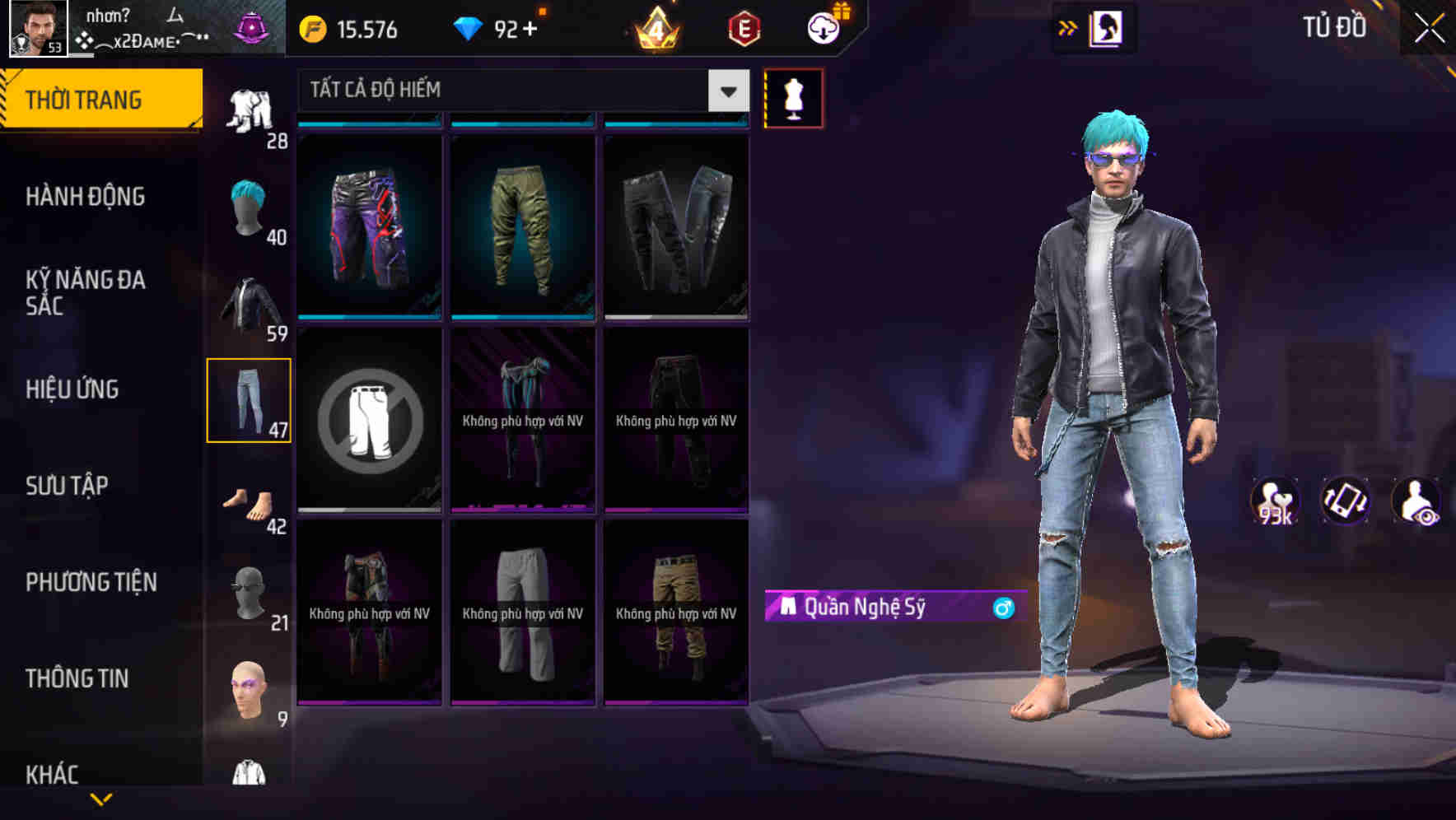Click the double-arrow collapse control near top right
1456x820 pixels.
click(x=1068, y=26)
